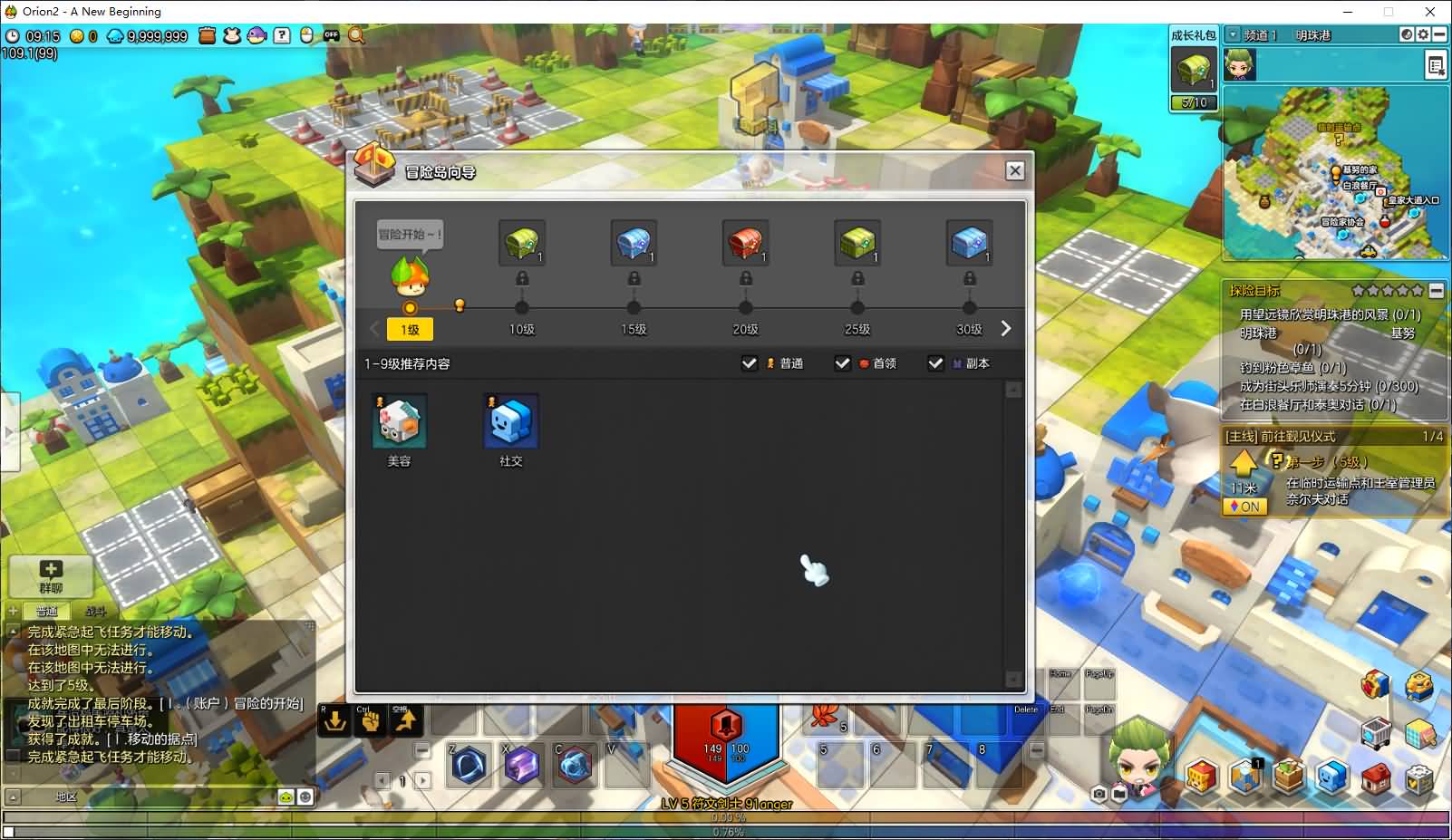Select the 20级 red reward chest
1452x840 pixels.
[745, 243]
